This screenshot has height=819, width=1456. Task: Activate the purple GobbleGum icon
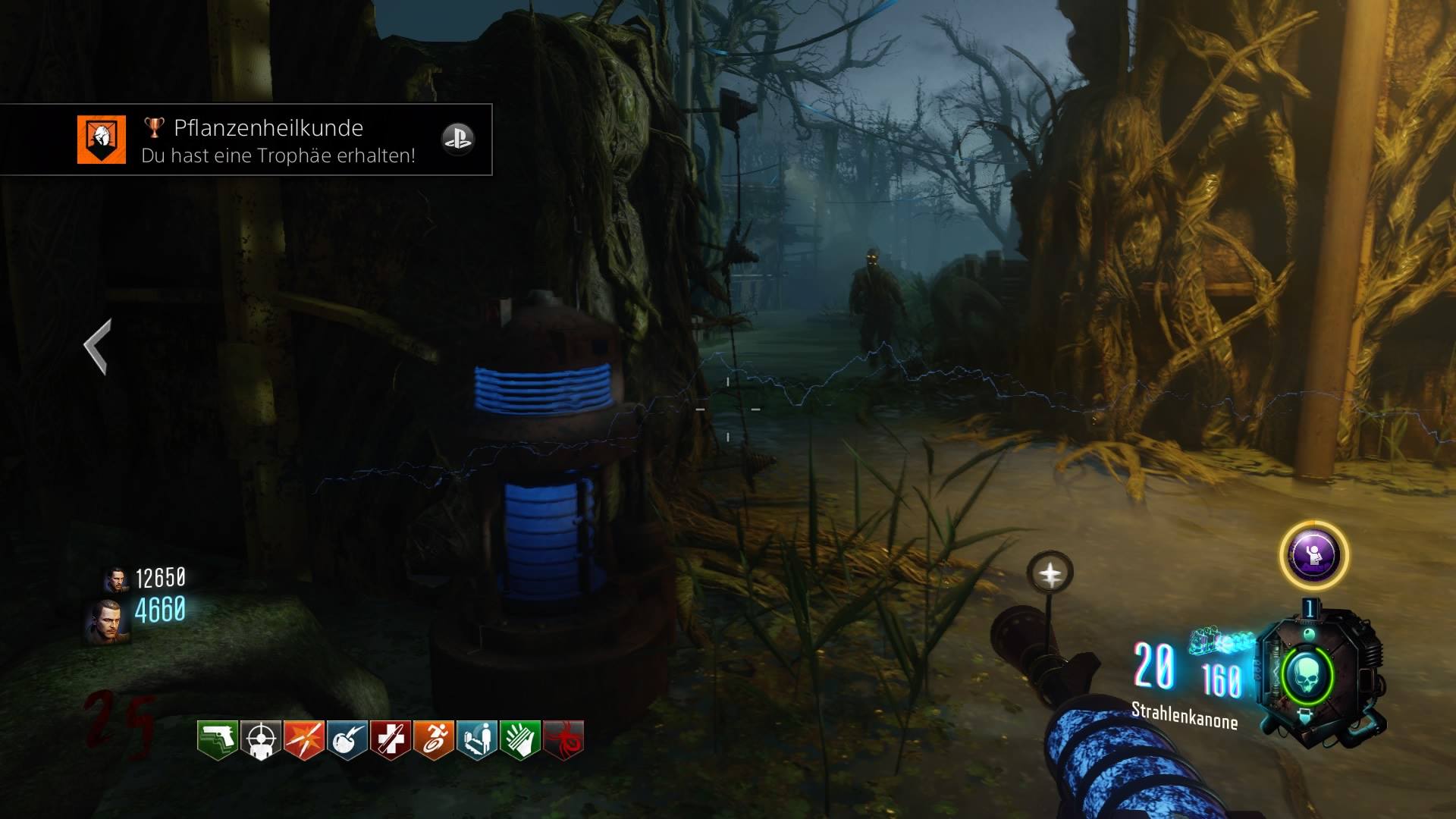point(1313,555)
